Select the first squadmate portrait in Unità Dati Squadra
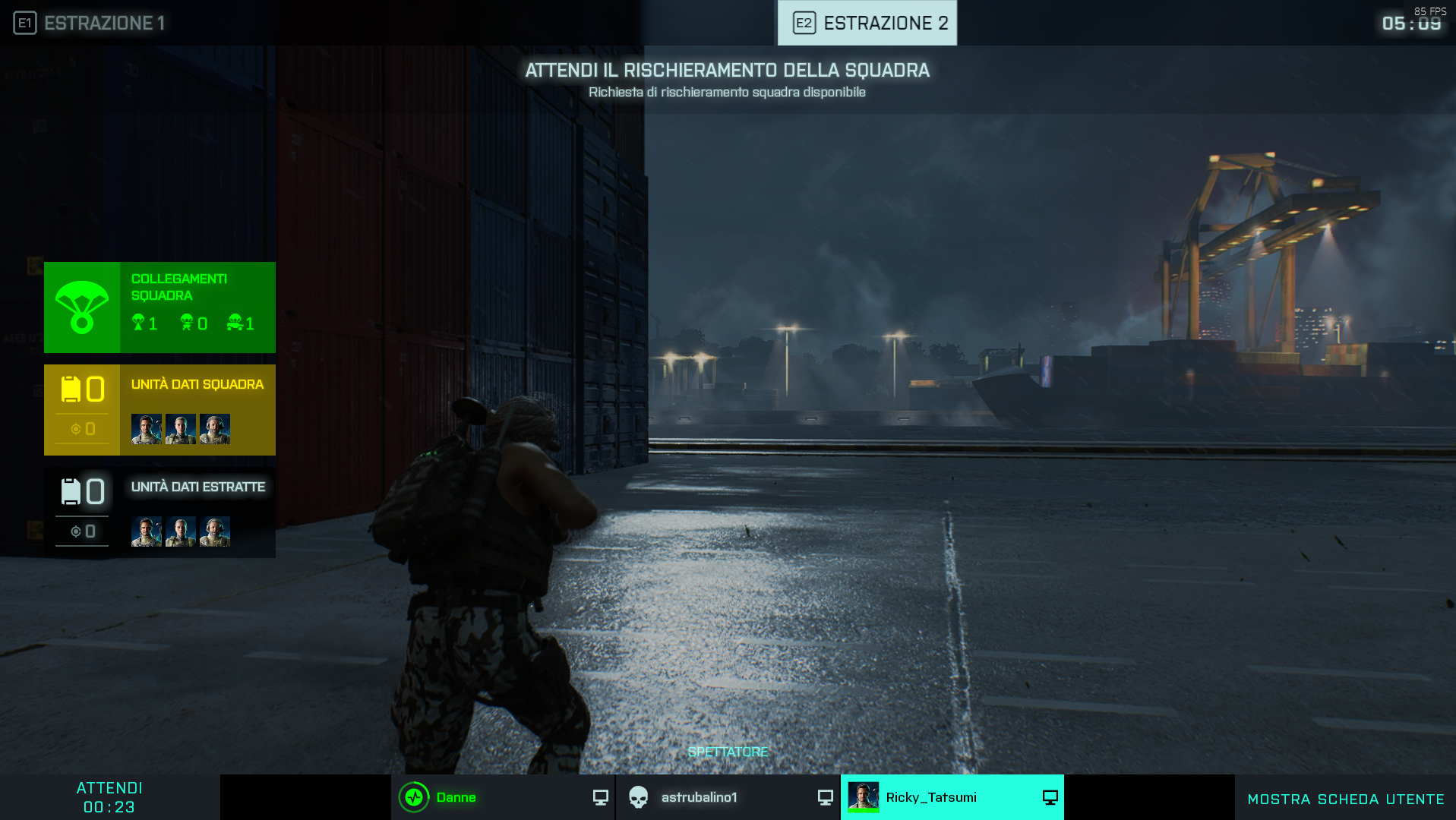Viewport: 1456px width, 820px height. [146, 427]
